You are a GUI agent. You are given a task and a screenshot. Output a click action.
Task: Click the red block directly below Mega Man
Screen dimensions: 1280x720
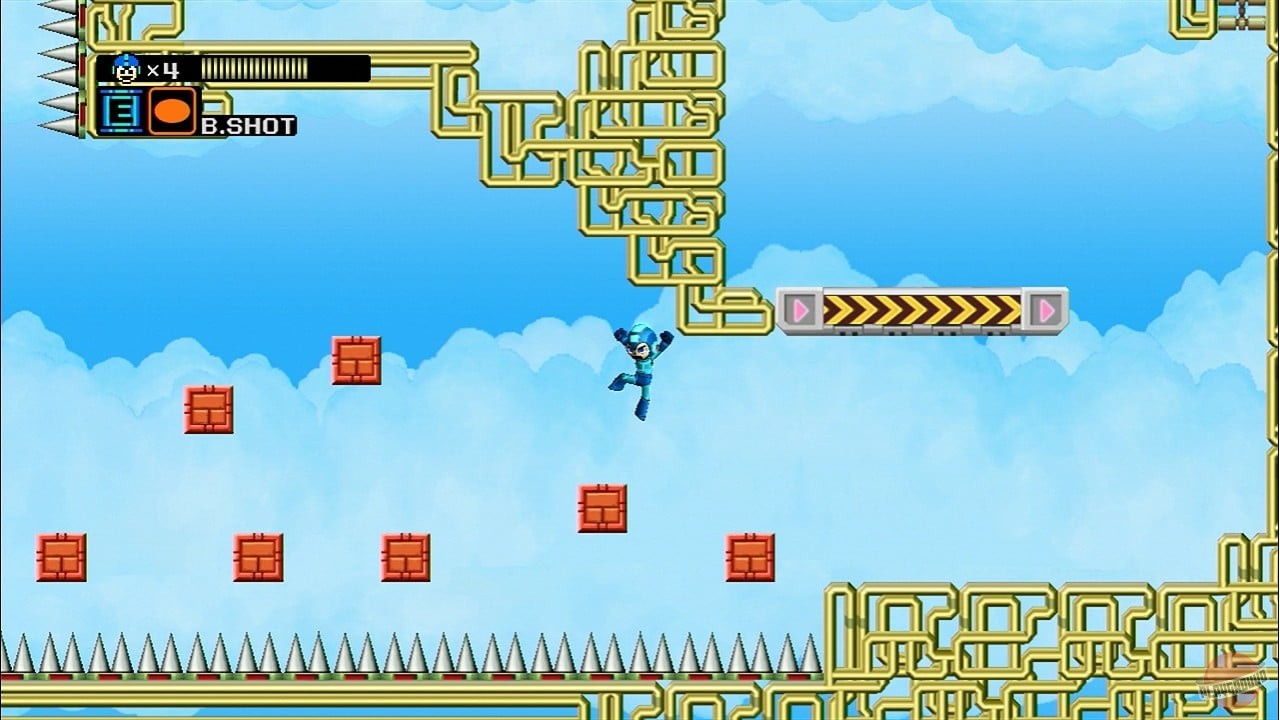(x=600, y=507)
